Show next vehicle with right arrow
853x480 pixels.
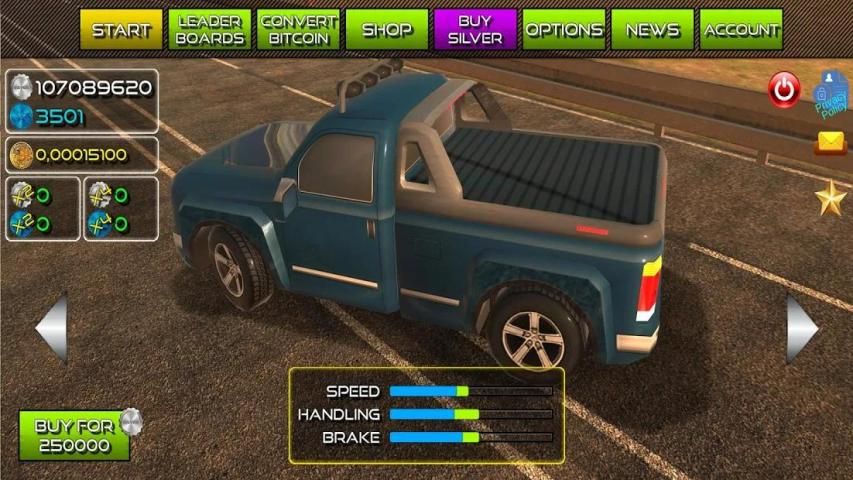(802, 327)
